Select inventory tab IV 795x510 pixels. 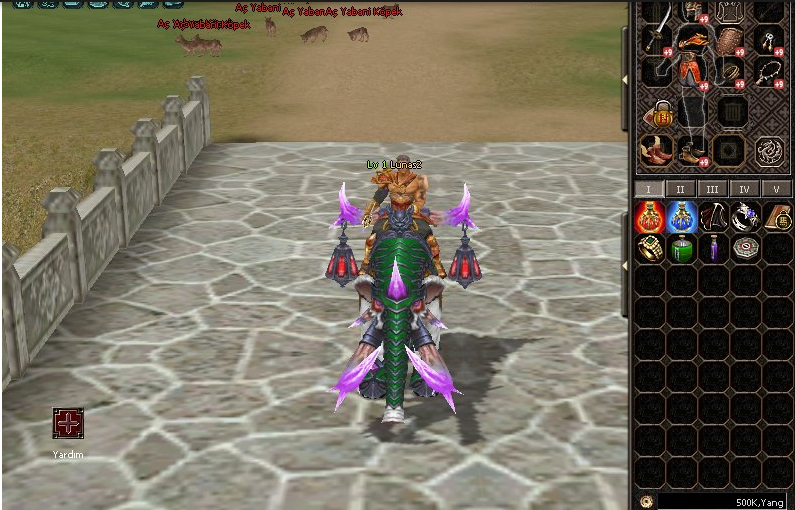(x=743, y=189)
